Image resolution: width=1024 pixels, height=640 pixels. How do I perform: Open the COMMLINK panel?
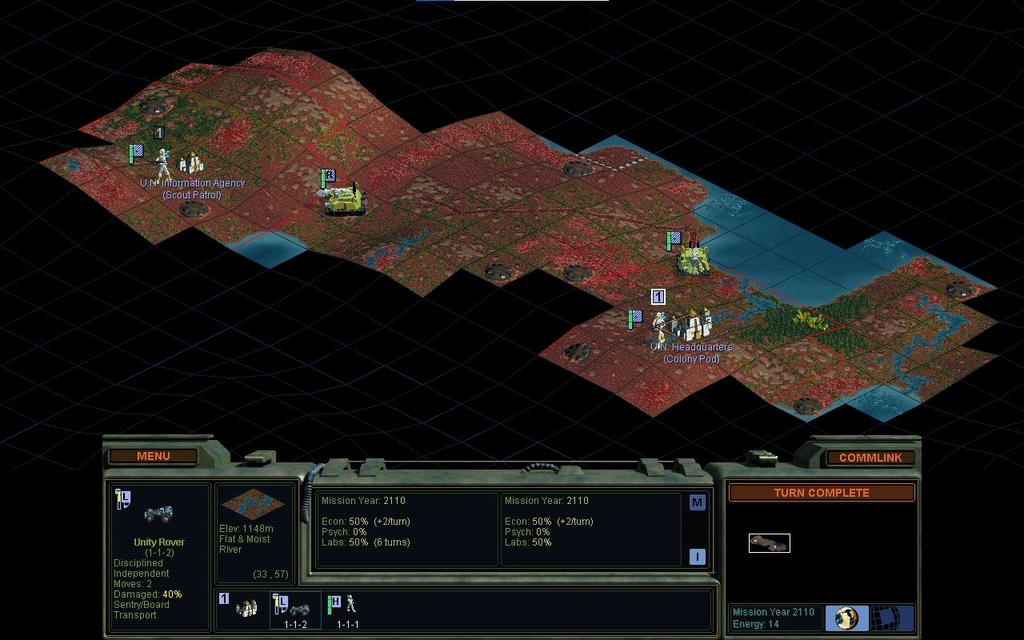pos(870,457)
